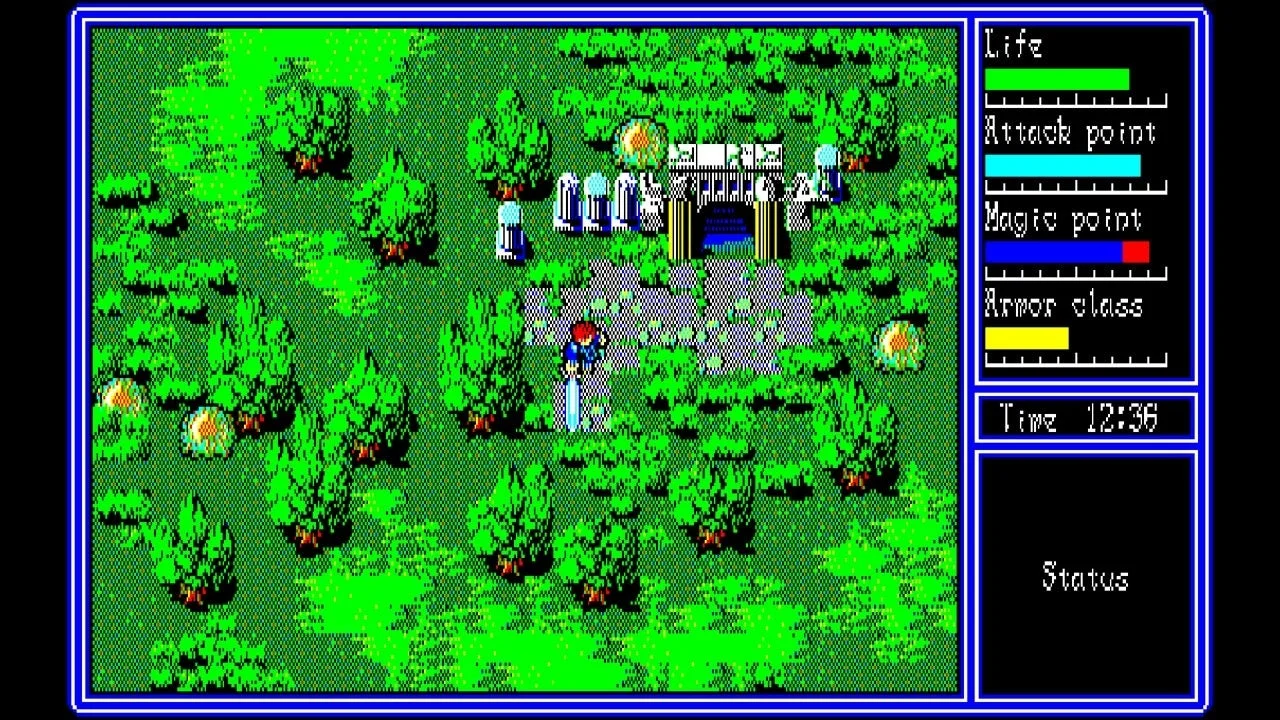Select the glowing orb above the shrine

pos(640,140)
